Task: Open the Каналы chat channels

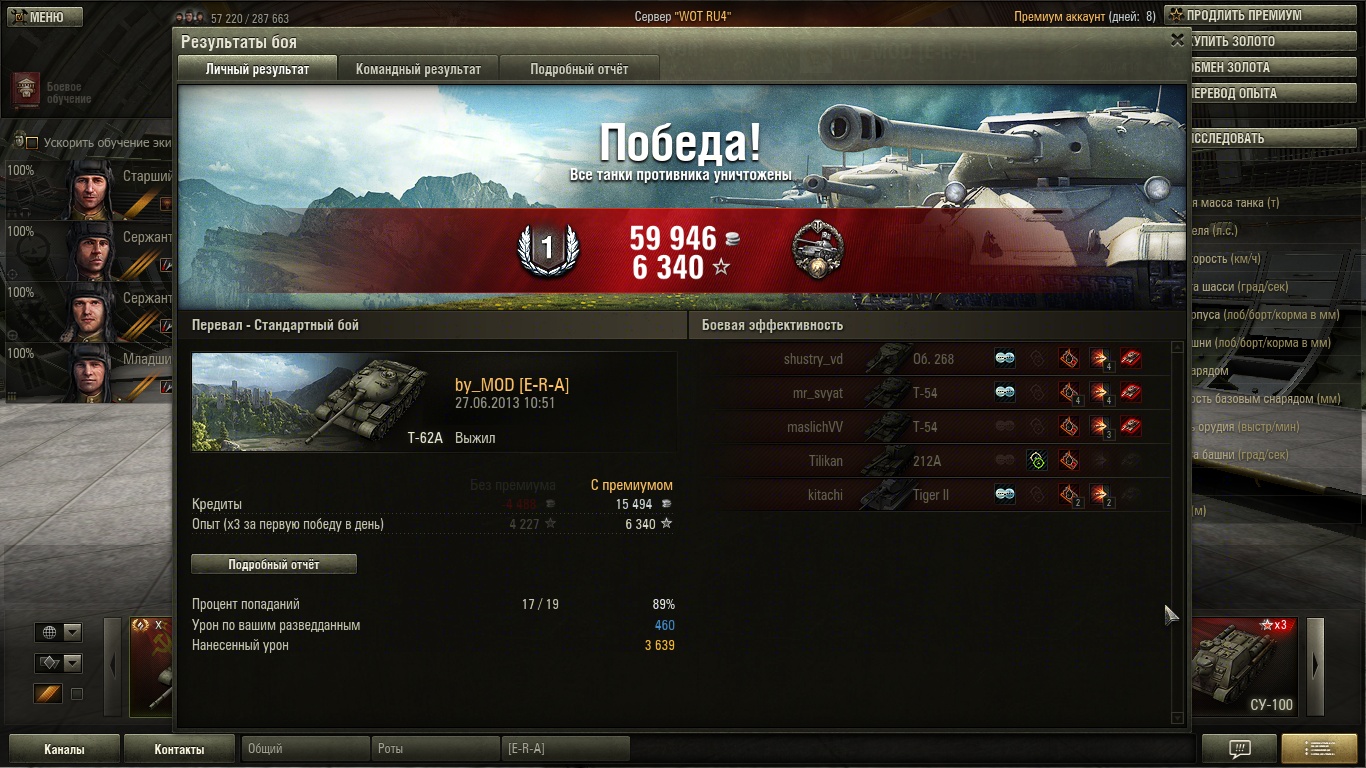Action: click(64, 749)
